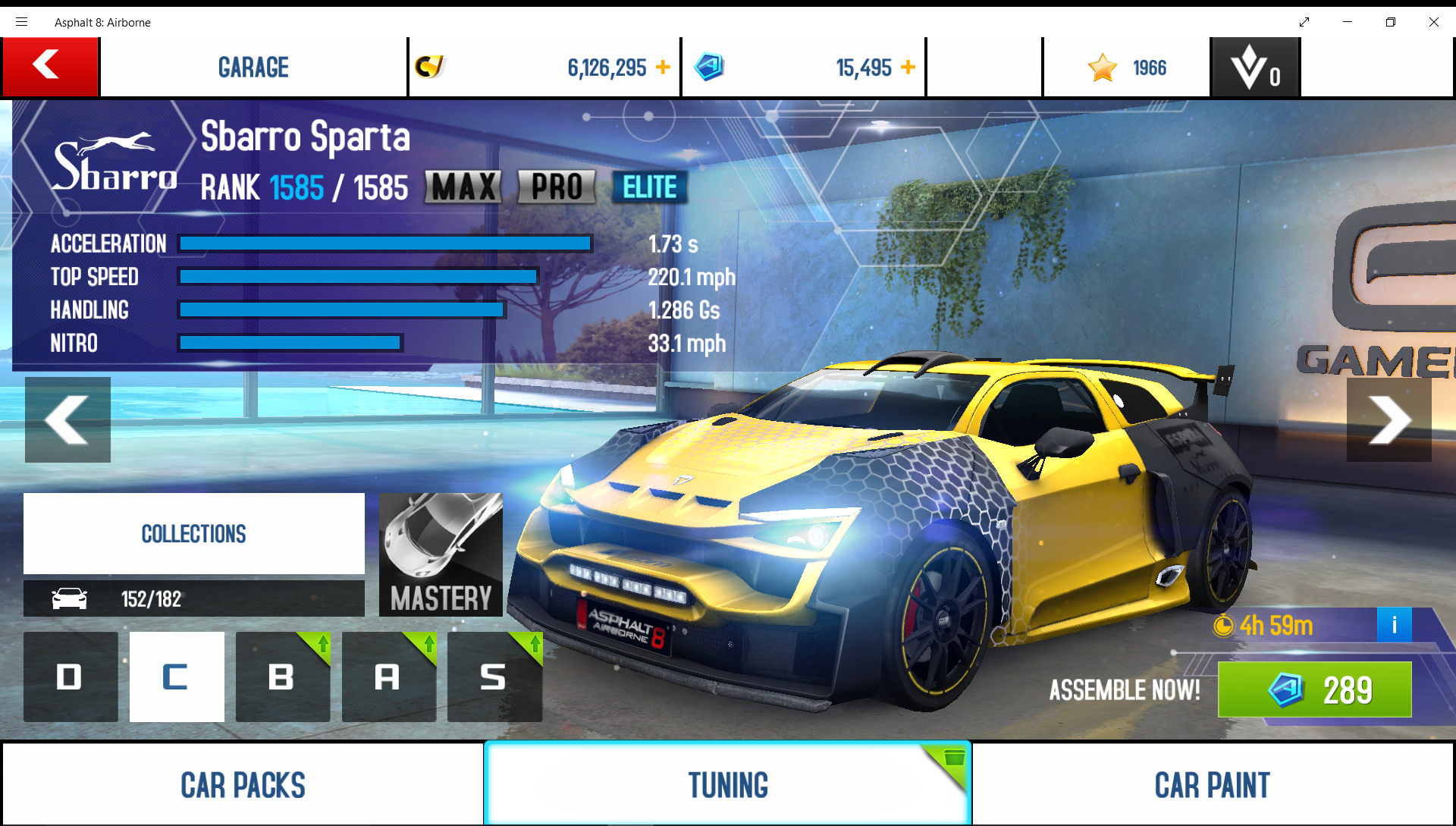Add more credits with the plus button
This screenshot has height=826, width=1456.
663,68
